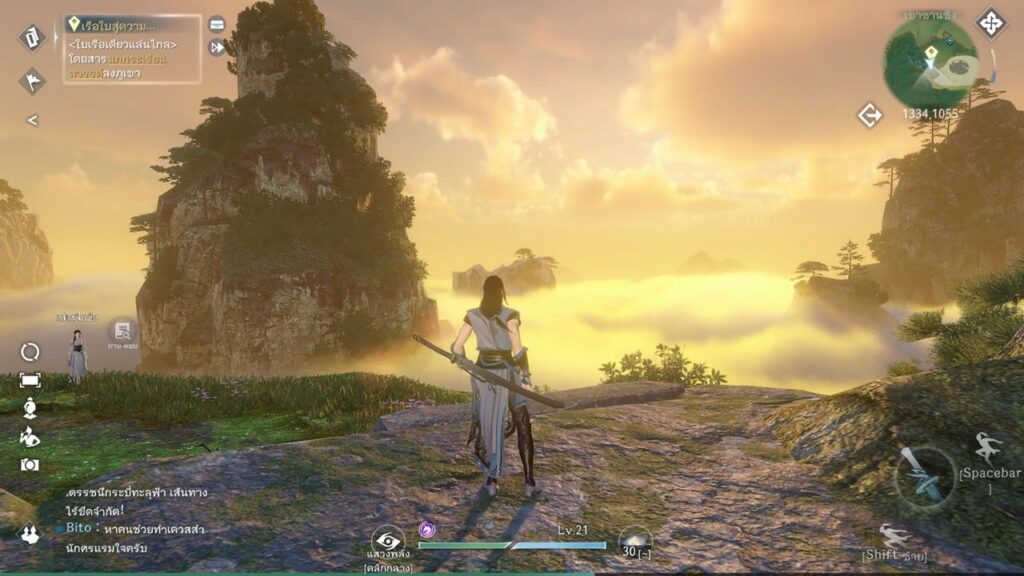
Task: Open the kneeling figure emote icon
Action: 30,437
